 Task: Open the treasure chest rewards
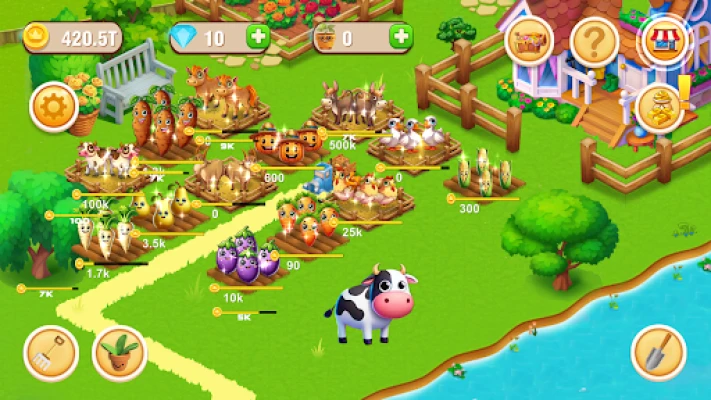pyautogui.click(x=530, y=42)
